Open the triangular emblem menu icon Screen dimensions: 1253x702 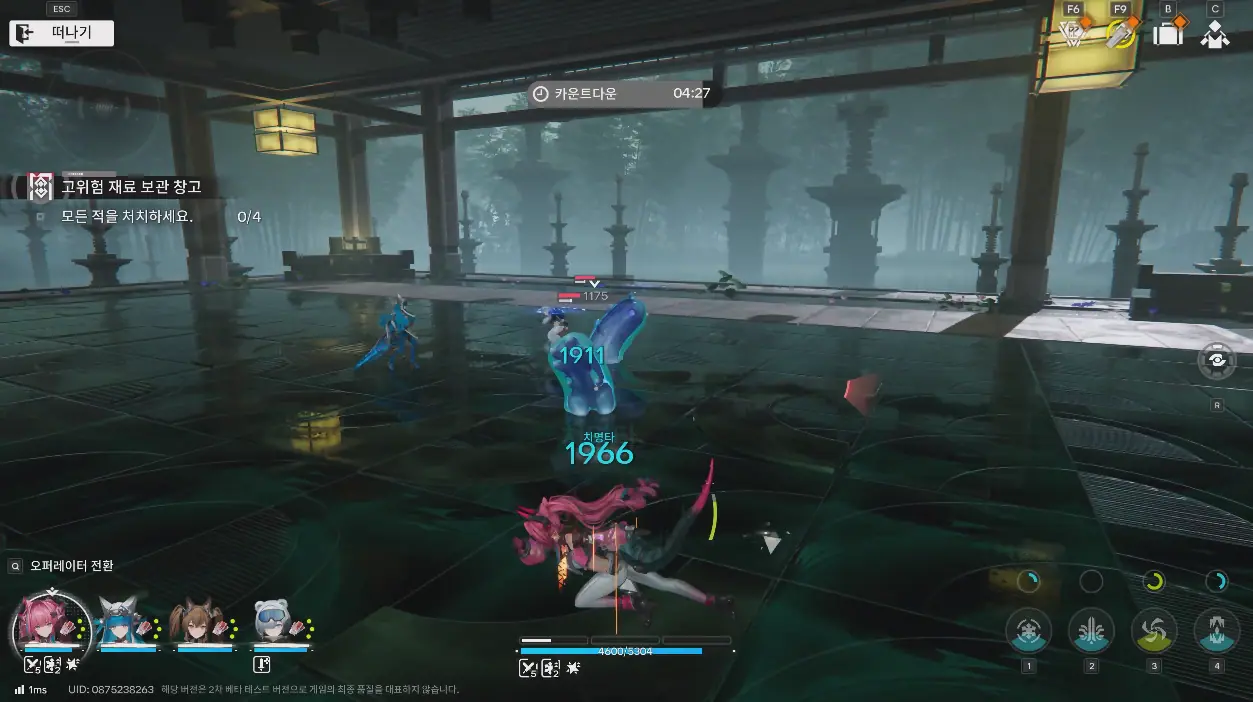(x=1073, y=34)
